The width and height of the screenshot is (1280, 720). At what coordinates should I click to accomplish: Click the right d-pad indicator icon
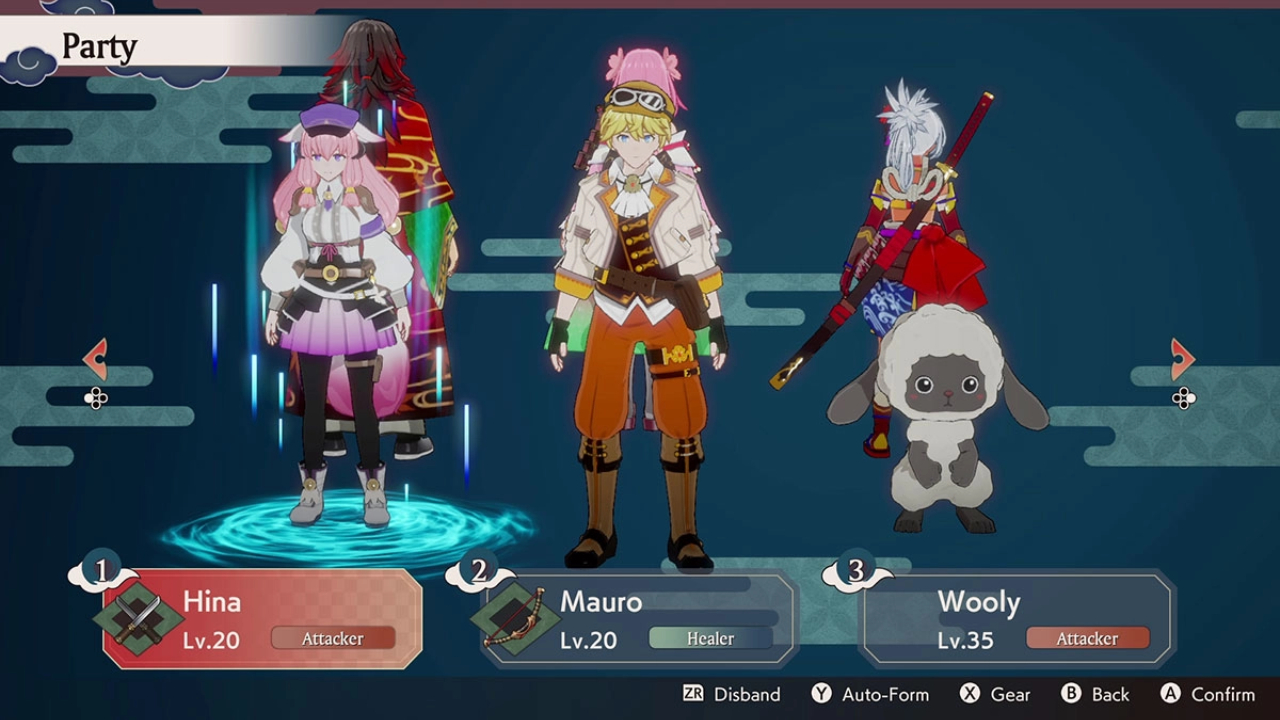point(1184,400)
